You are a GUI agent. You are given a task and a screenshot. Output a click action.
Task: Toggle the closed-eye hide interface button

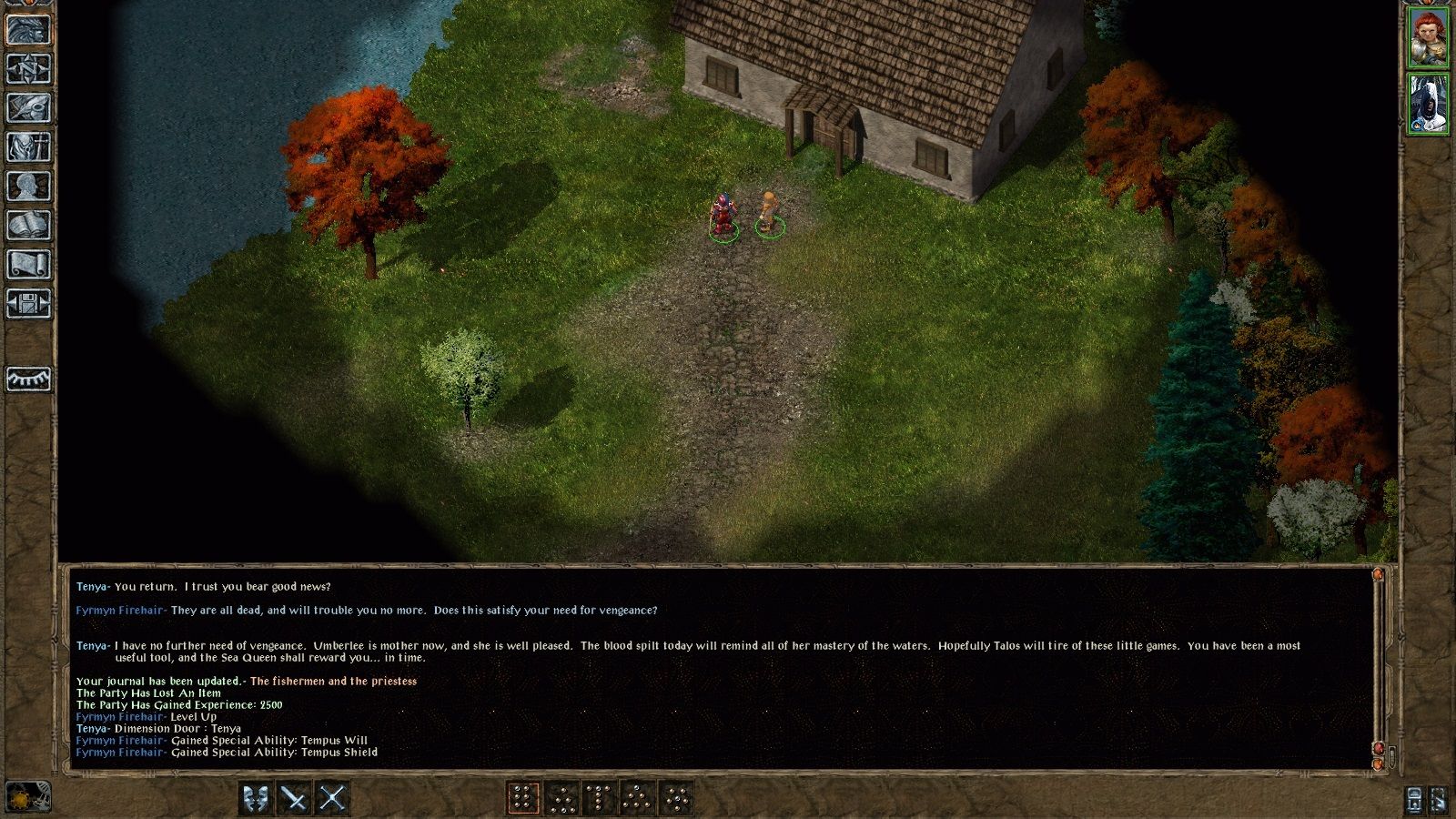click(28, 379)
